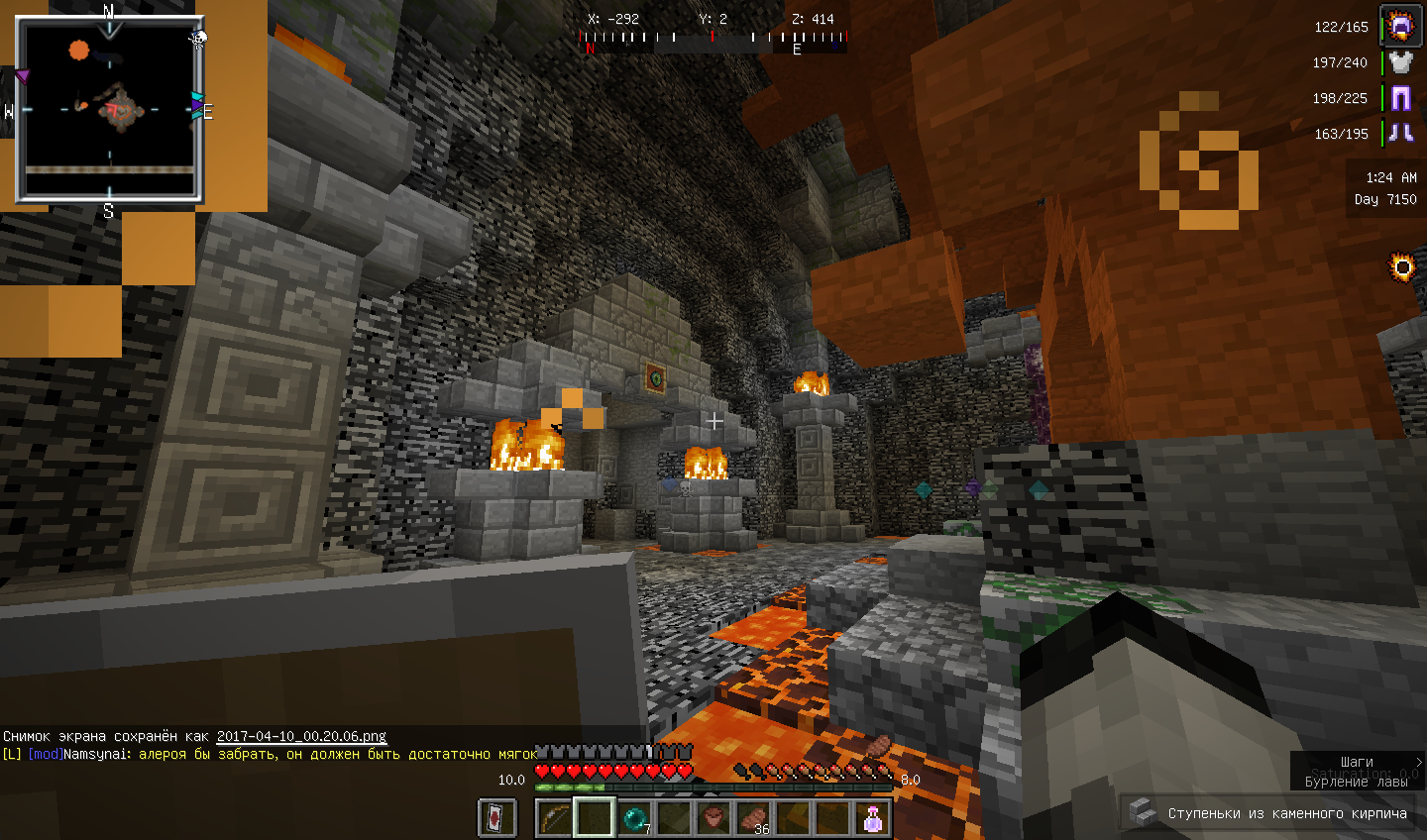Click the offhand card item slot
1427x840 pixels.
(497, 818)
